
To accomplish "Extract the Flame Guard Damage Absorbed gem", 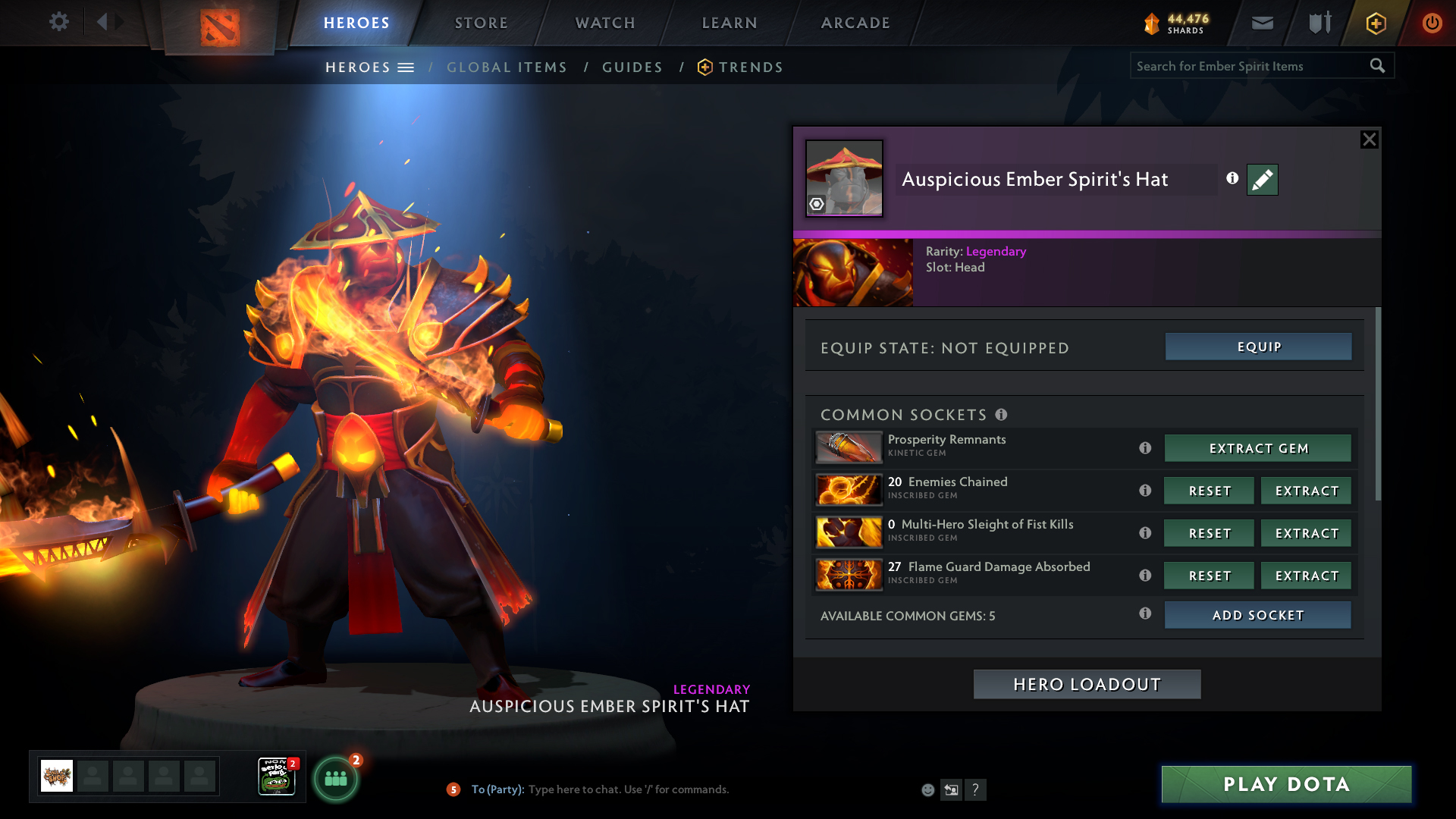I will point(1306,576).
